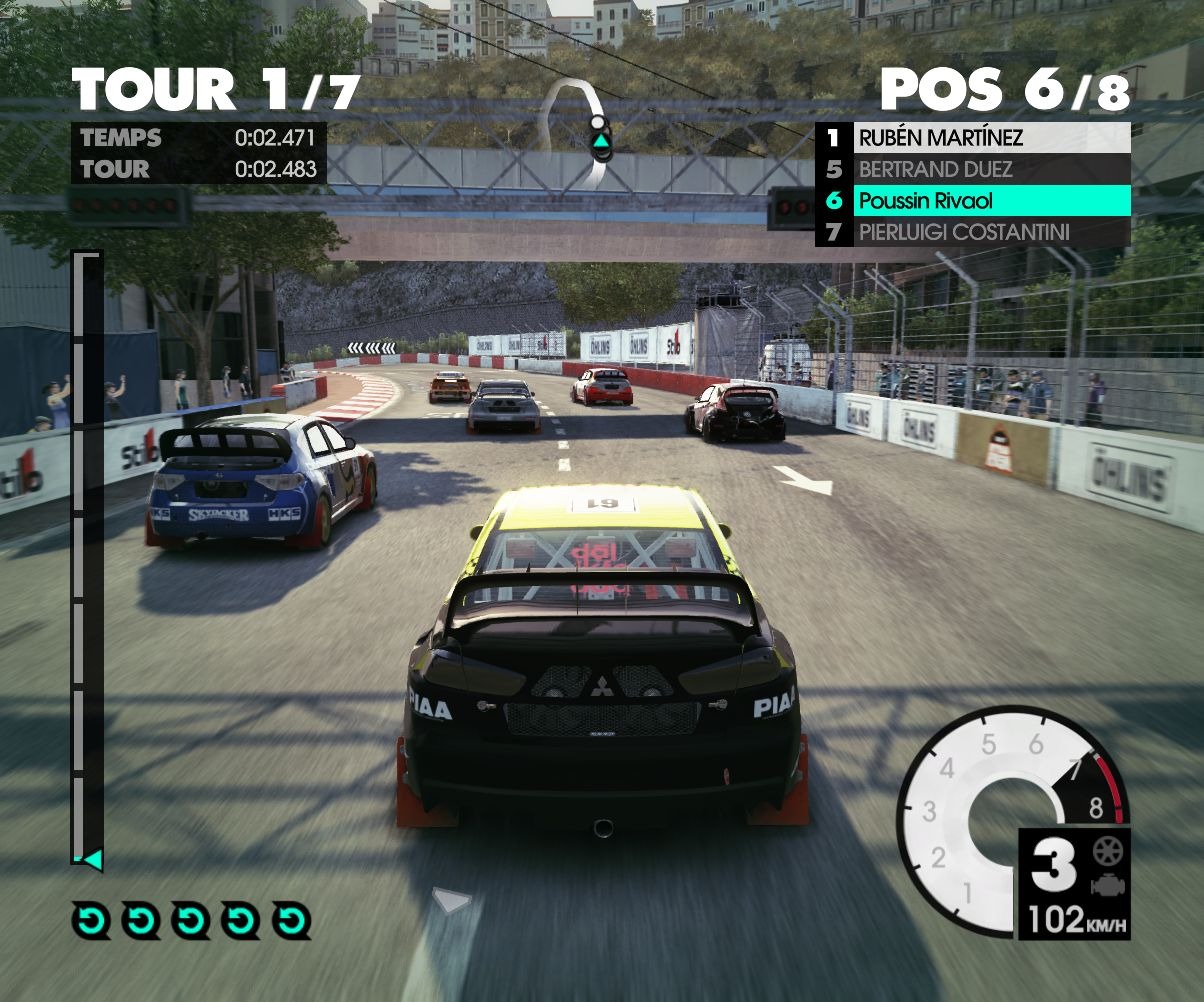Click the highlighted Poussin Rivaol row
The height and width of the screenshot is (1002, 1204).
[973, 201]
